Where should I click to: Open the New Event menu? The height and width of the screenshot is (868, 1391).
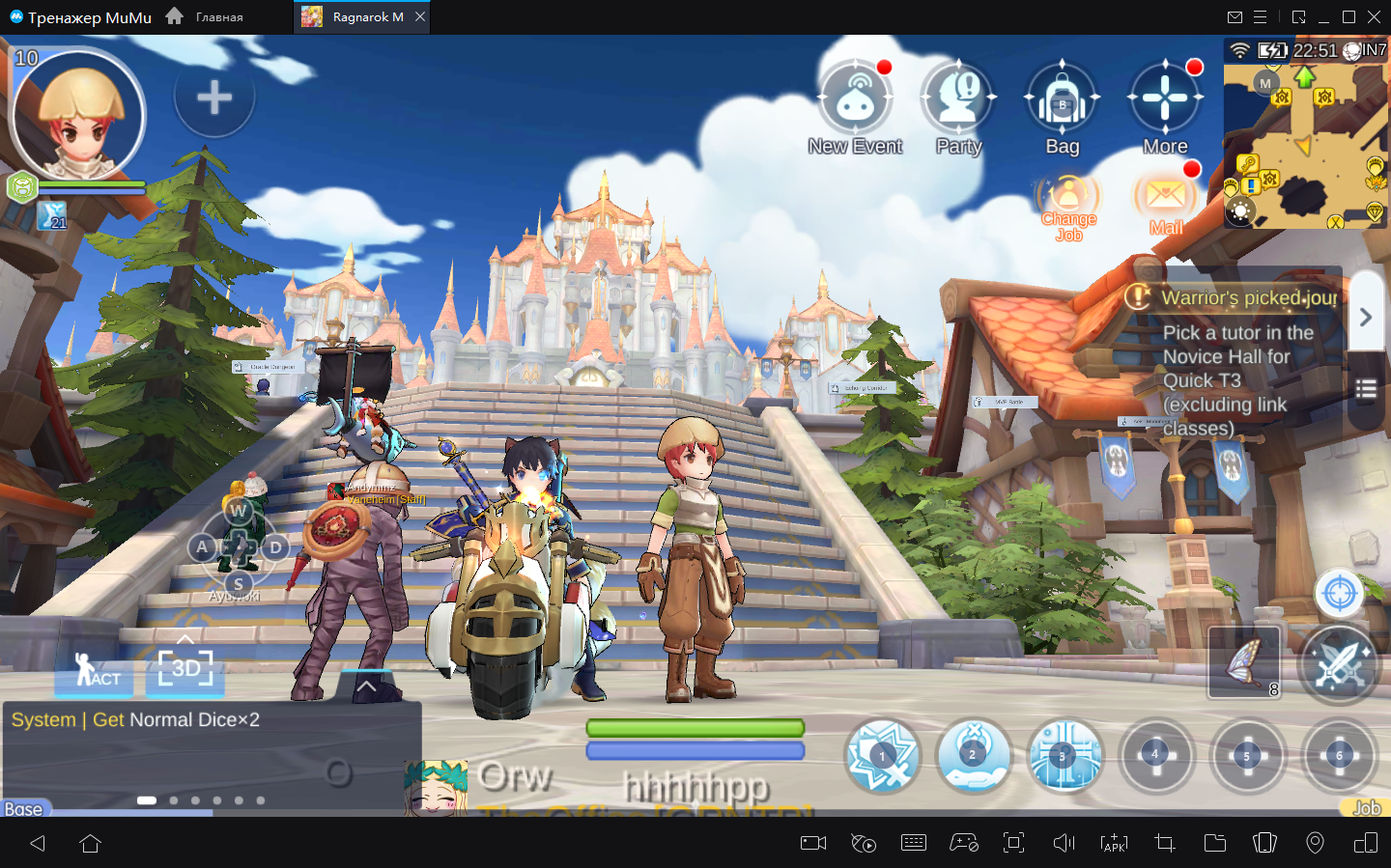click(855, 99)
